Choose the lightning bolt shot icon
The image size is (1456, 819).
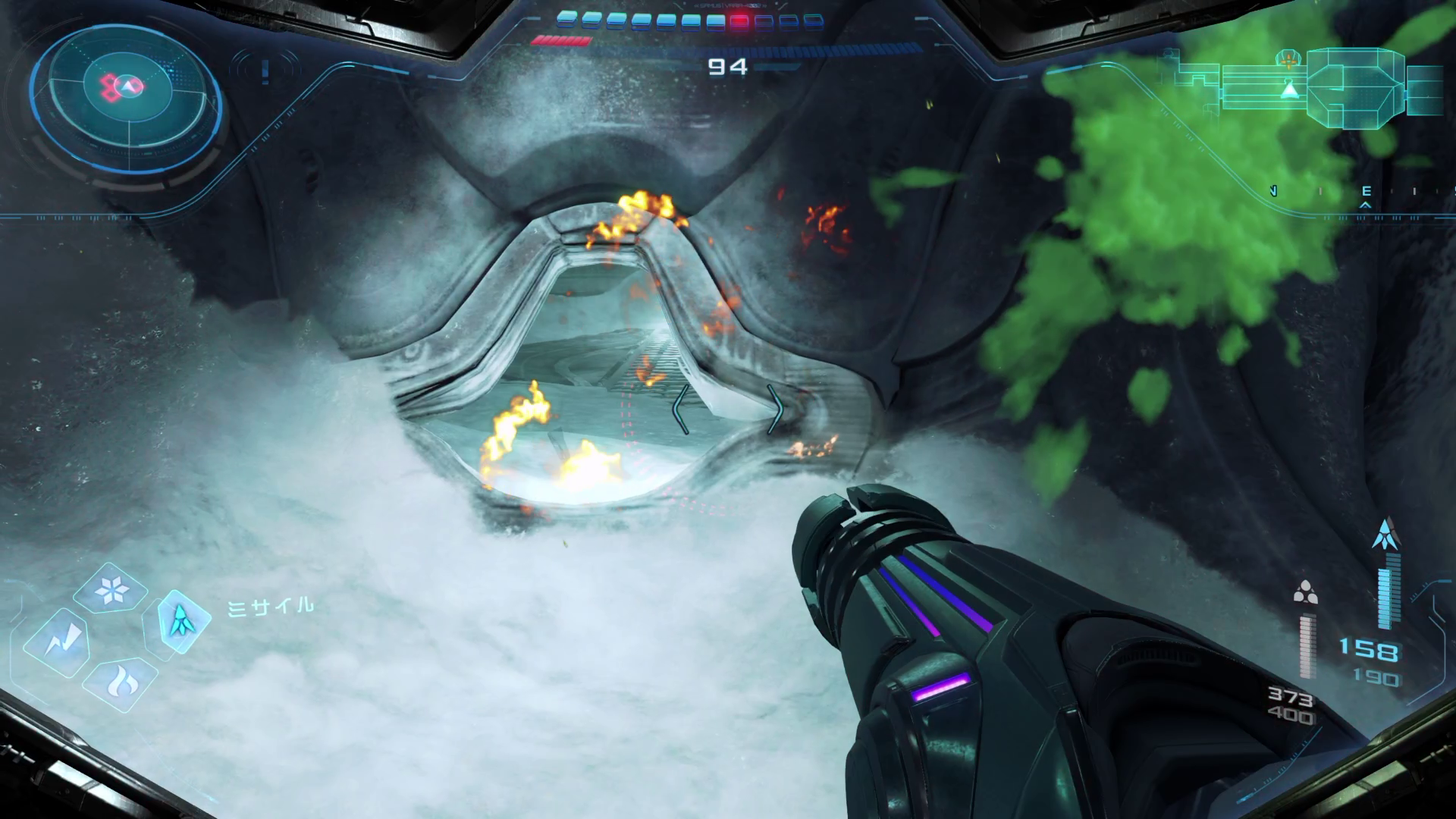click(x=57, y=643)
